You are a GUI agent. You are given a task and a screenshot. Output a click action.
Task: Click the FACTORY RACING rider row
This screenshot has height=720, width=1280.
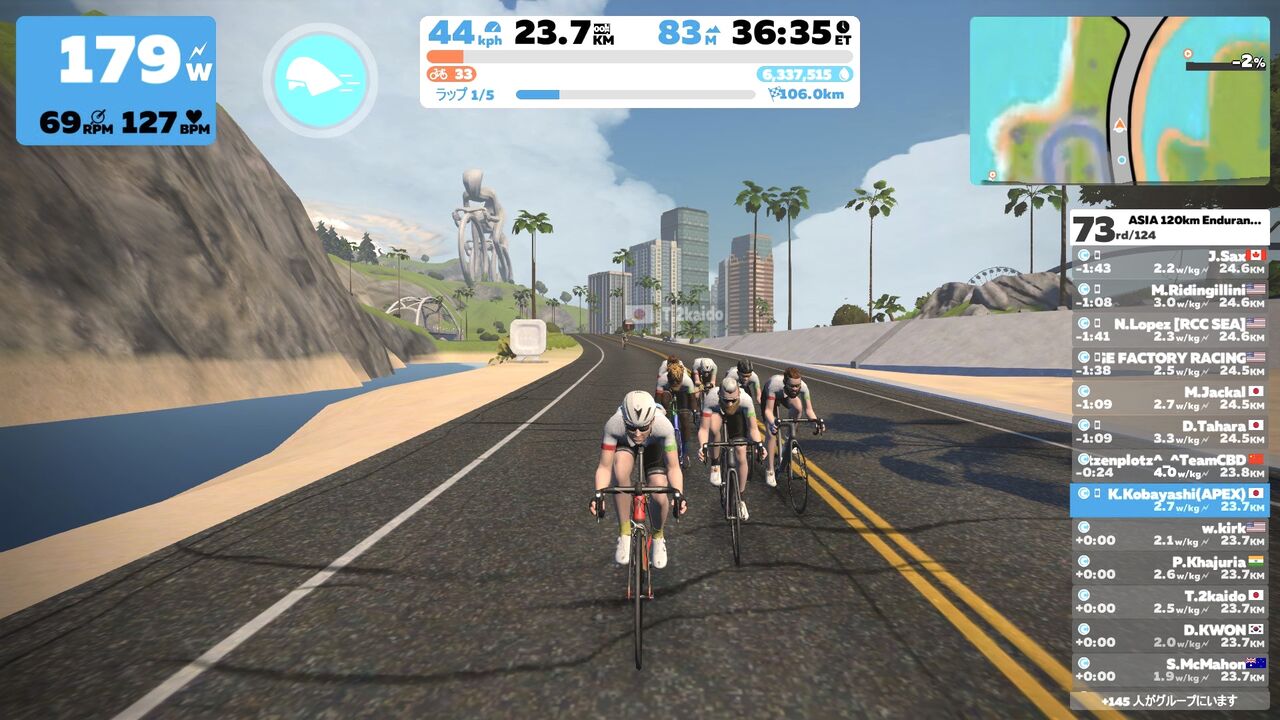click(x=1169, y=364)
